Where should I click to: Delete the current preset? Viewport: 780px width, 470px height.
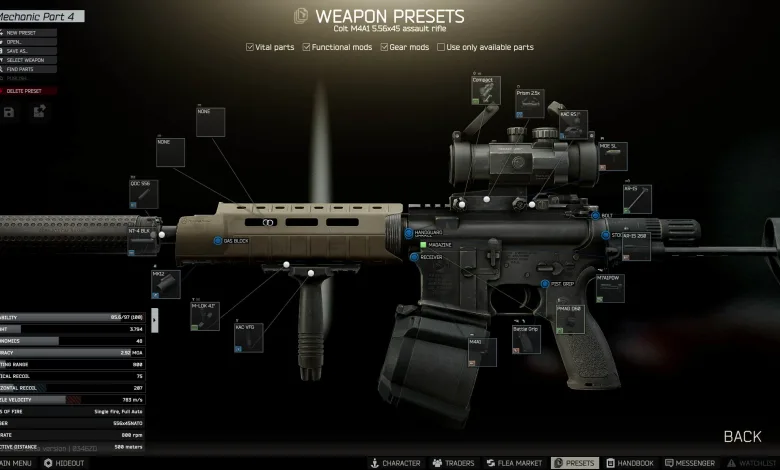click(x=27, y=91)
